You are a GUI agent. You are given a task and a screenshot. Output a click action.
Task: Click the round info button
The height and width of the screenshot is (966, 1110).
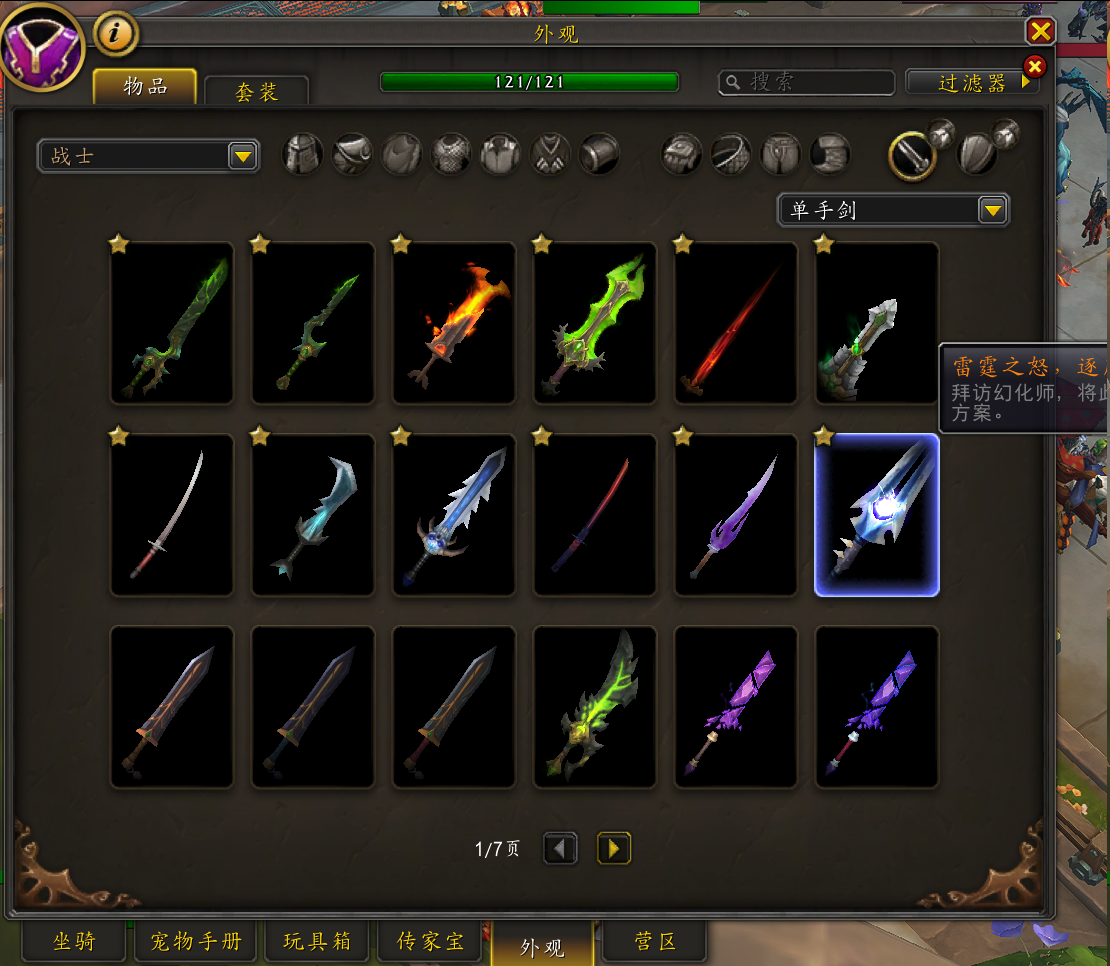(116, 34)
